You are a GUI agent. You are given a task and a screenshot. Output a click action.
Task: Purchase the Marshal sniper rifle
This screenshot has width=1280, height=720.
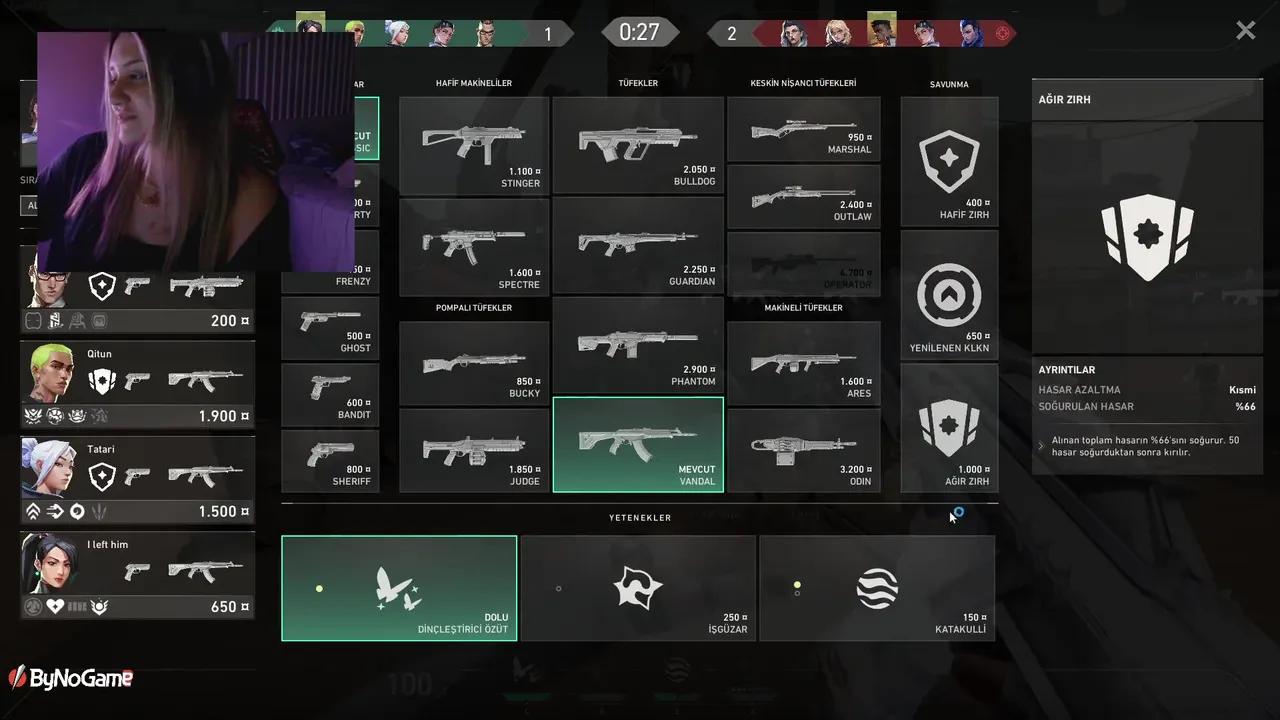pyautogui.click(x=804, y=130)
